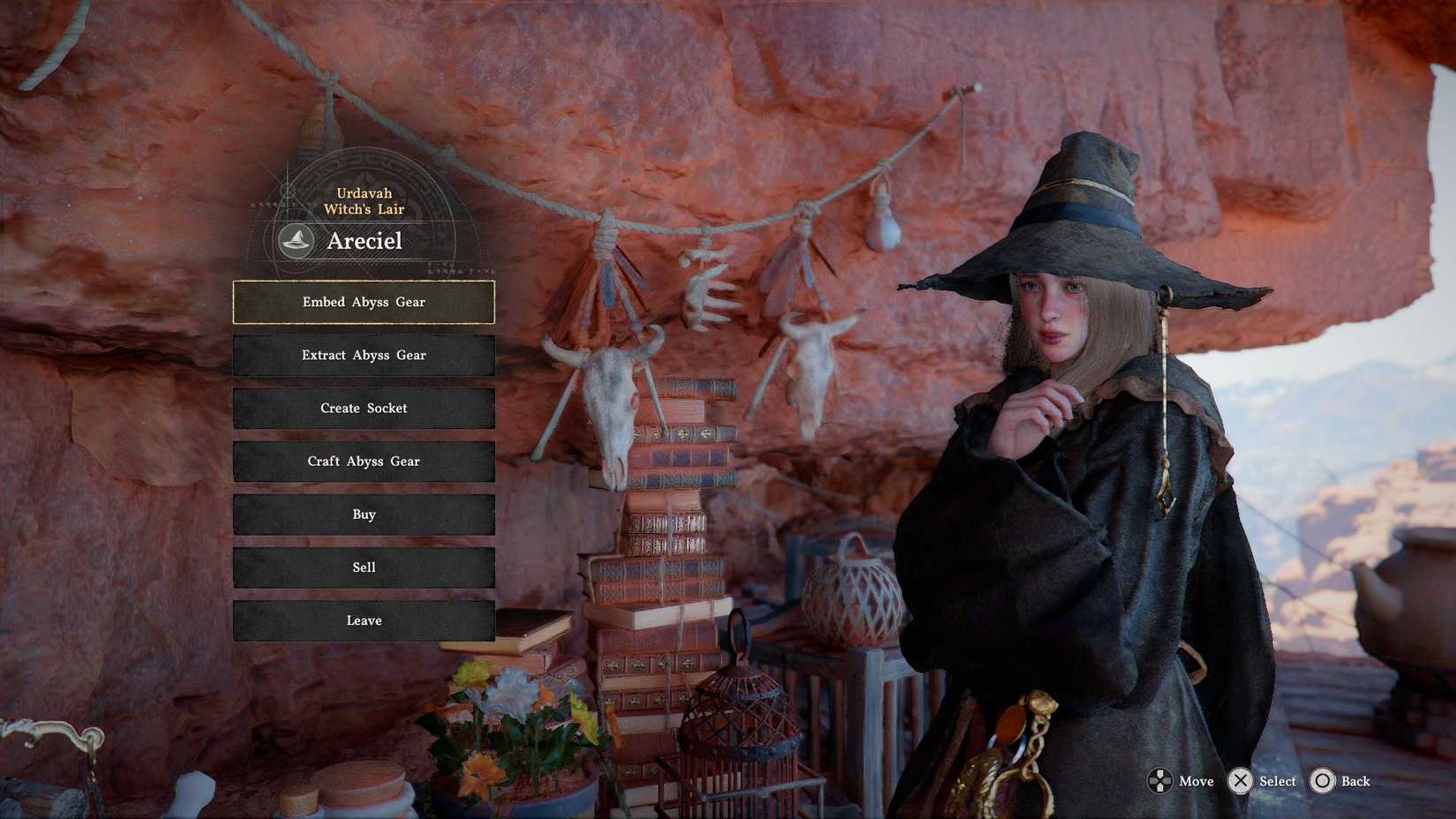Select Leave to exit the witch's shop
Image resolution: width=1456 pixels, height=819 pixels.
364,620
